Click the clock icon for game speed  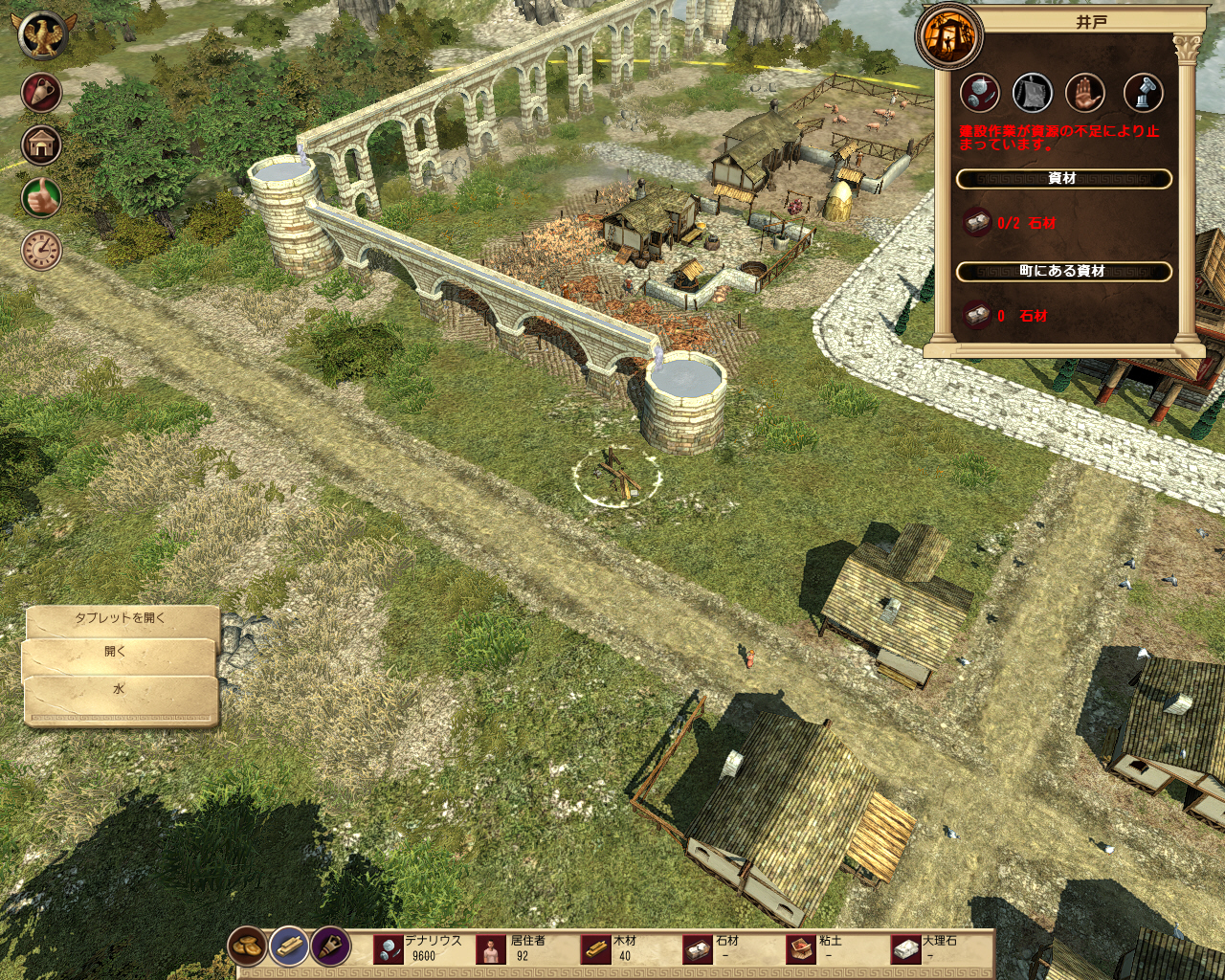coord(41,251)
